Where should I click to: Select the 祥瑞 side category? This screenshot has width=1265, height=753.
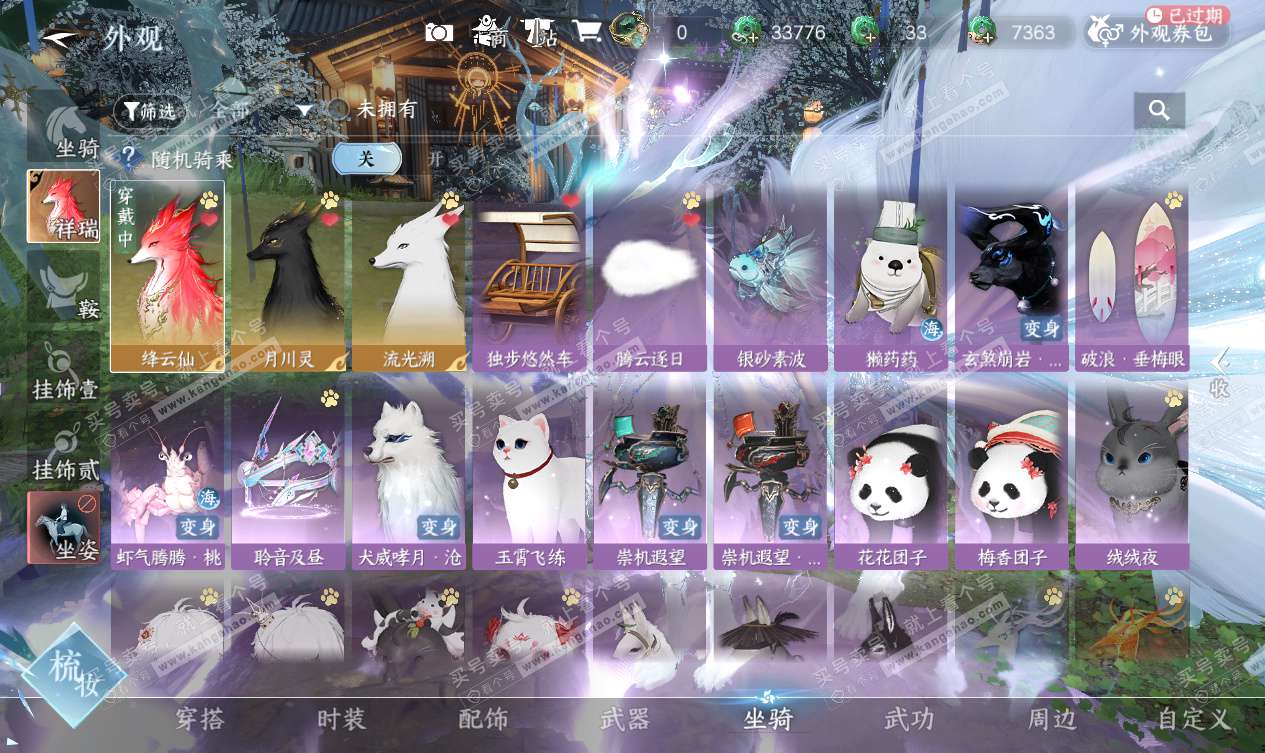pos(63,206)
